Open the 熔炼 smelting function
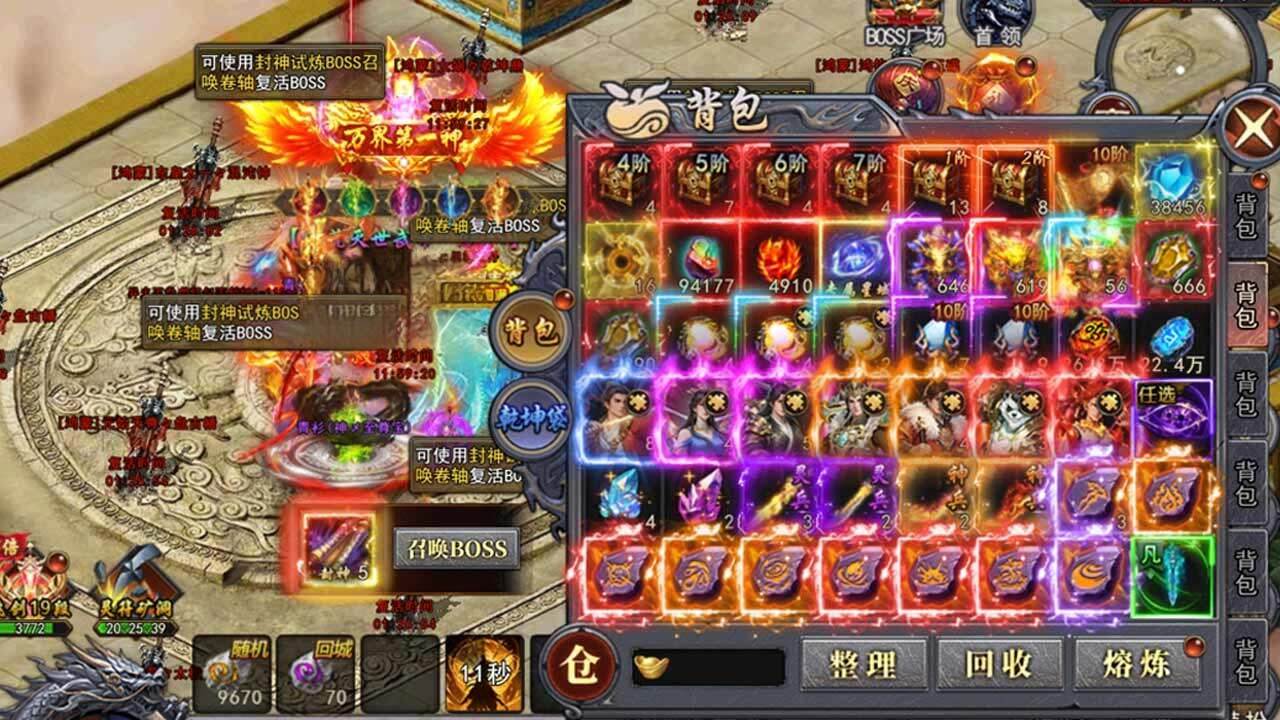1280x720 pixels. click(1138, 664)
